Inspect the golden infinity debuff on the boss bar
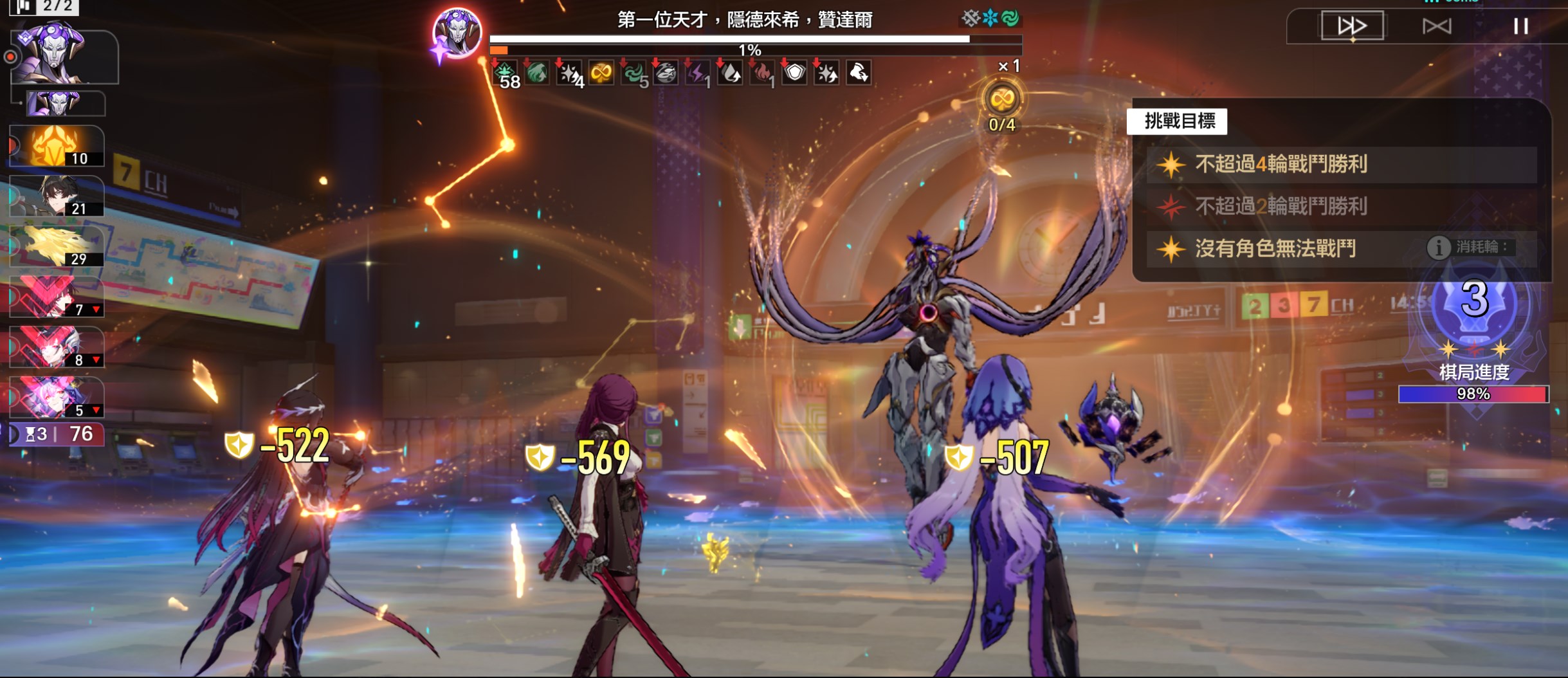Viewport: 1568px width, 678px height. [x=601, y=73]
